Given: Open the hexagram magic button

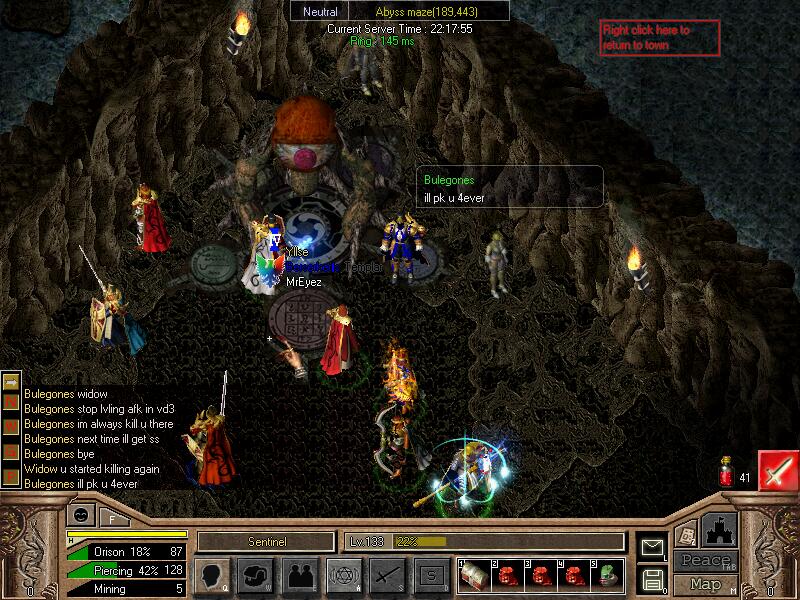Looking at the screenshot, I should 344,575.
